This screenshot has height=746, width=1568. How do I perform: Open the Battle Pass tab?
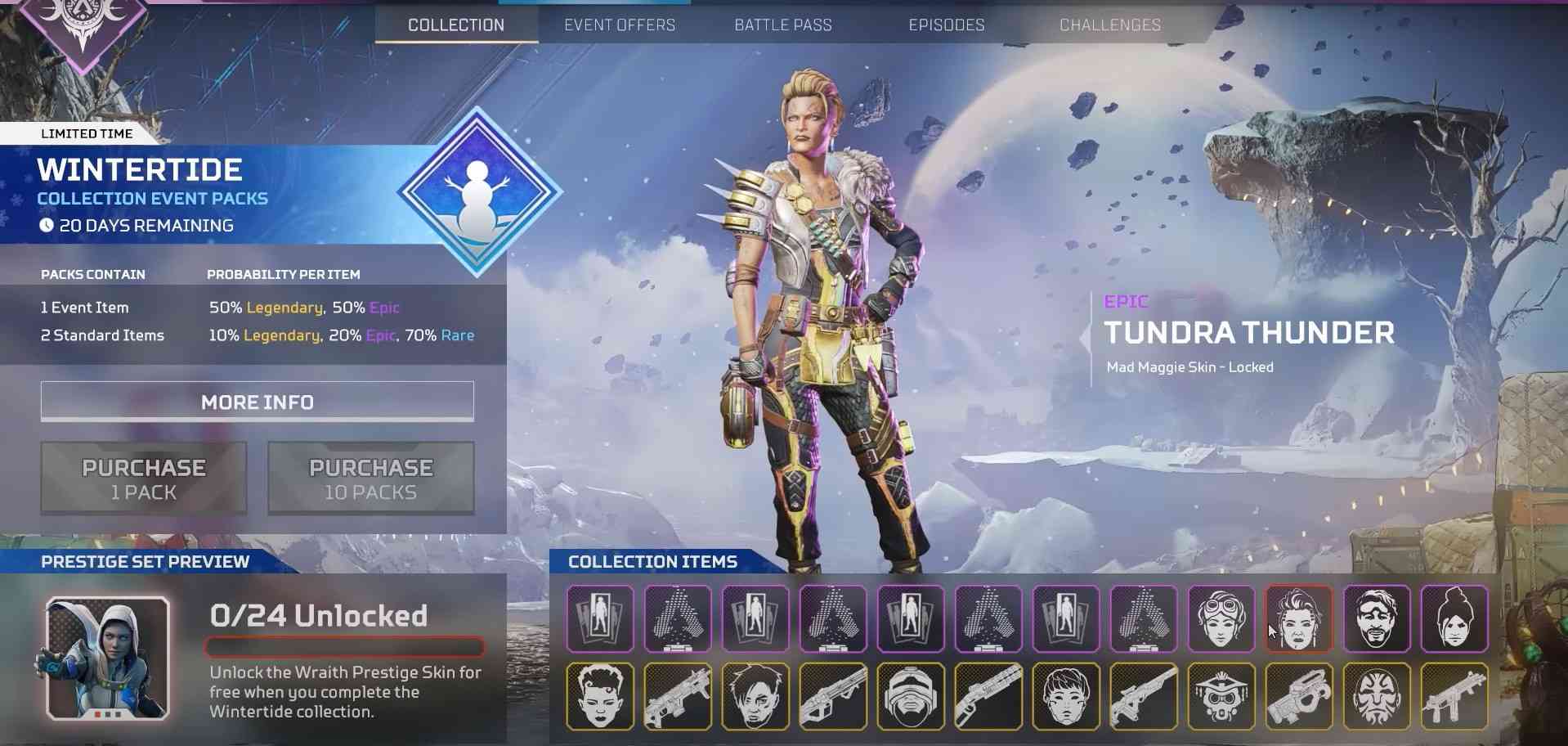[783, 25]
